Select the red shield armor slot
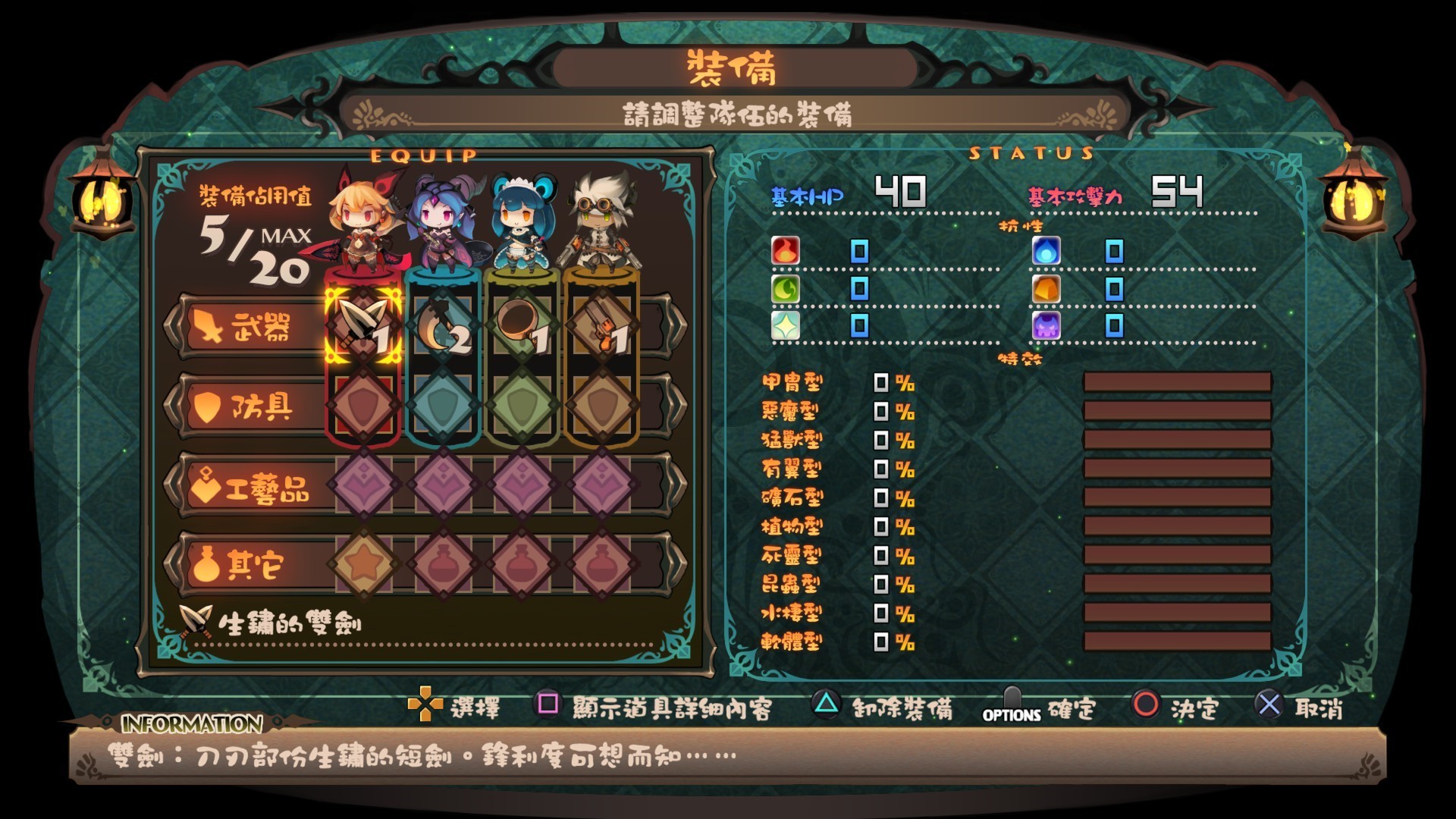Screen dimensions: 1456x819 pyautogui.click(x=363, y=406)
